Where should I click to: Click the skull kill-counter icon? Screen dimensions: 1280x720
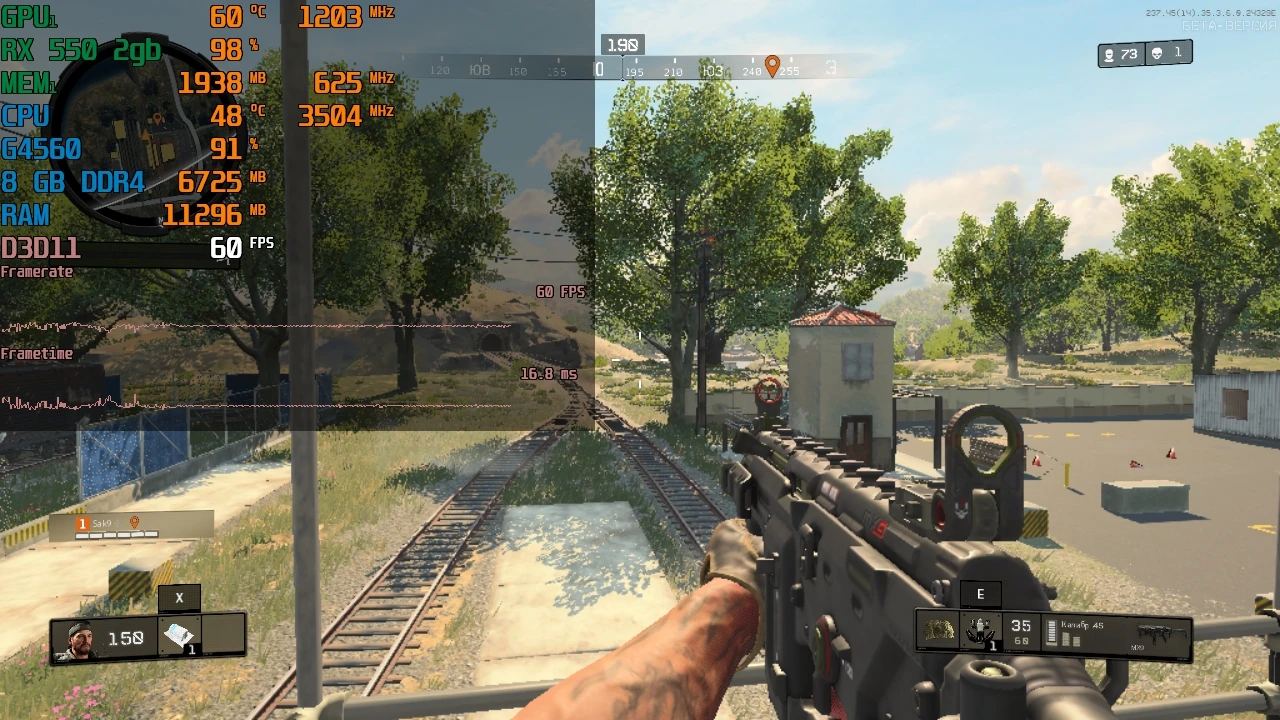(x=1157, y=53)
